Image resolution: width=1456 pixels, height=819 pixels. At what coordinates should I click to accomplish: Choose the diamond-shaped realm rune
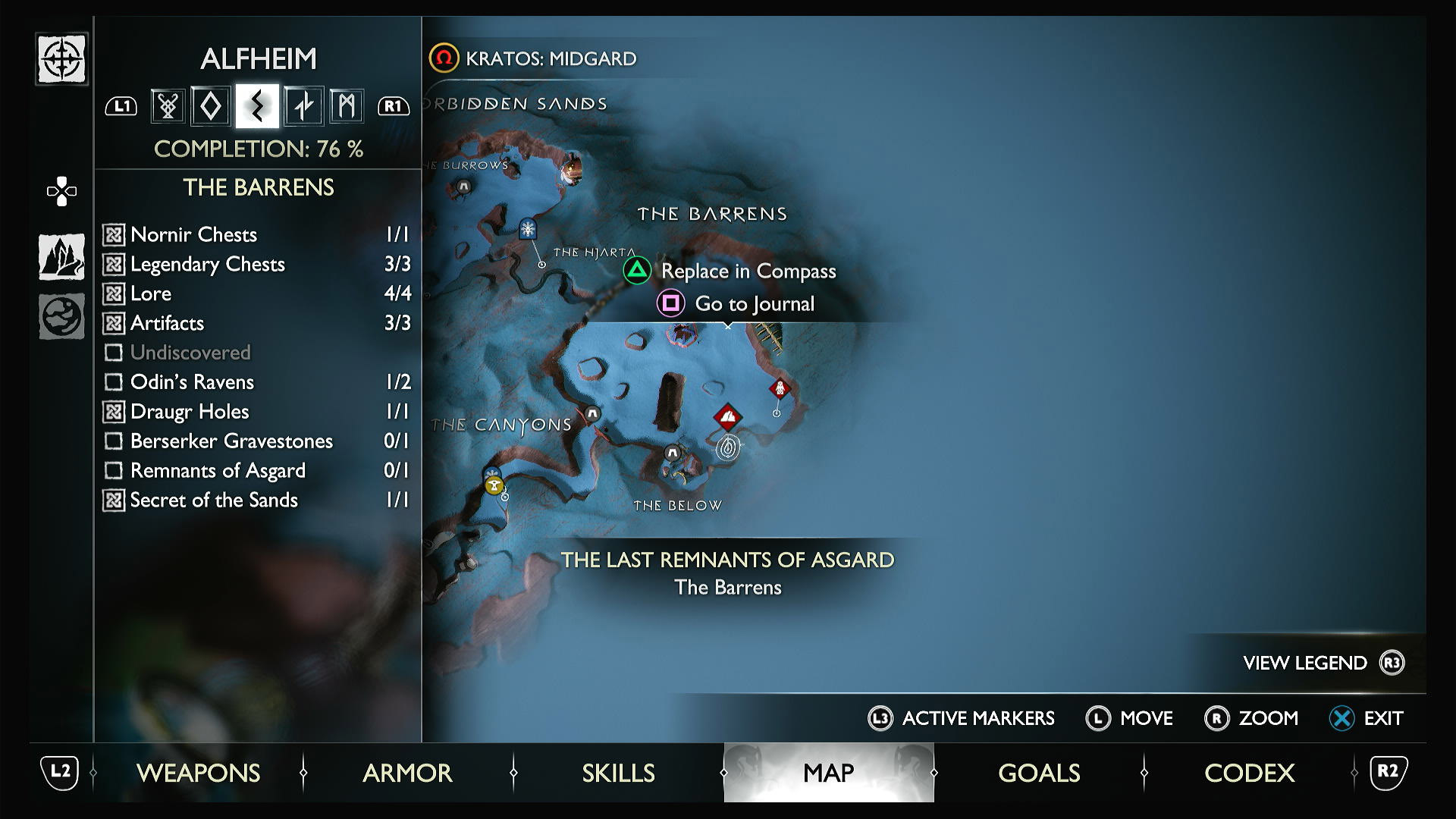point(211,105)
